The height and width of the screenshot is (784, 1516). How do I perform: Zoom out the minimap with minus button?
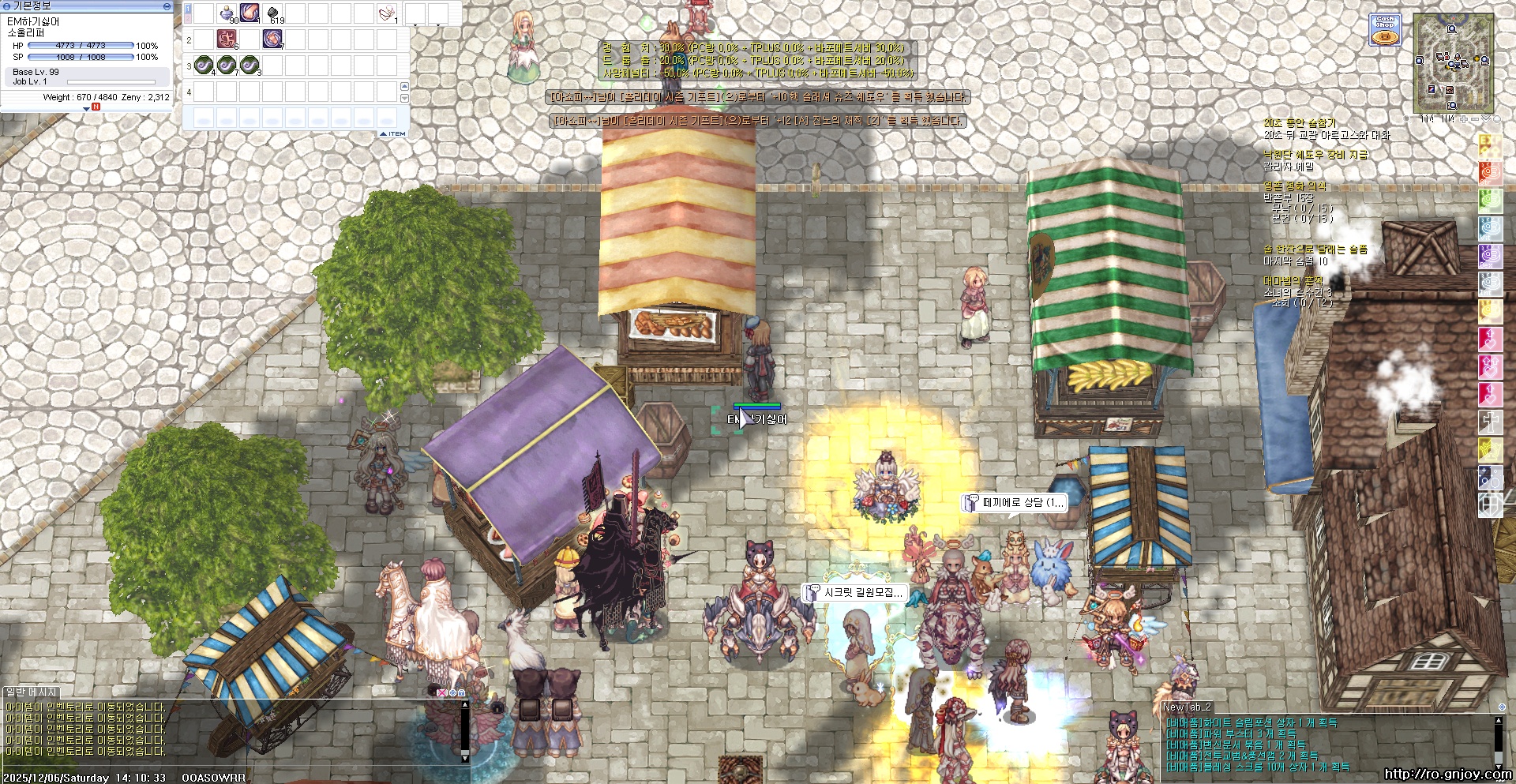(x=1474, y=119)
